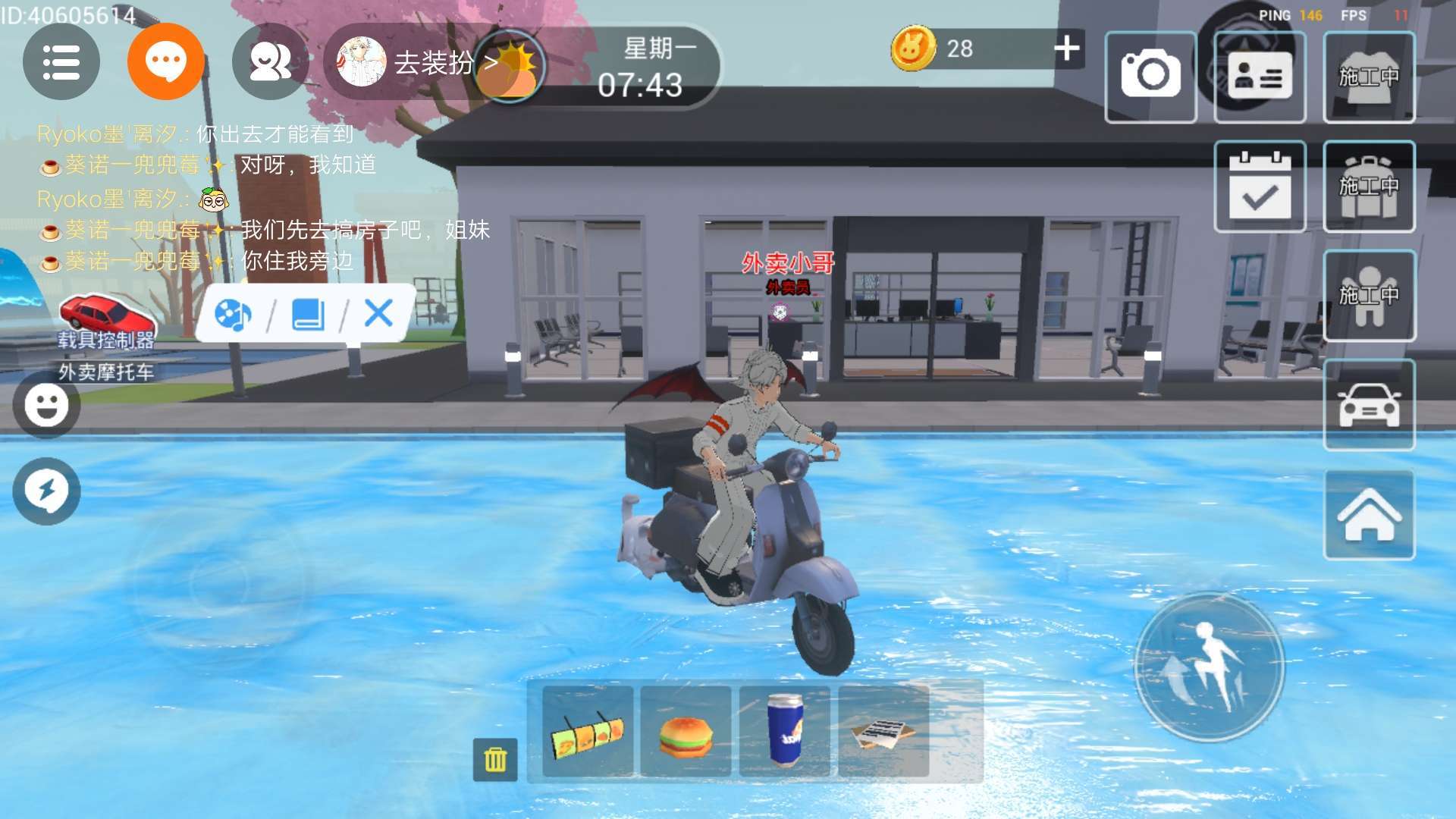1456x819 pixels.
Task: Open the main list menu
Action: pos(61,62)
